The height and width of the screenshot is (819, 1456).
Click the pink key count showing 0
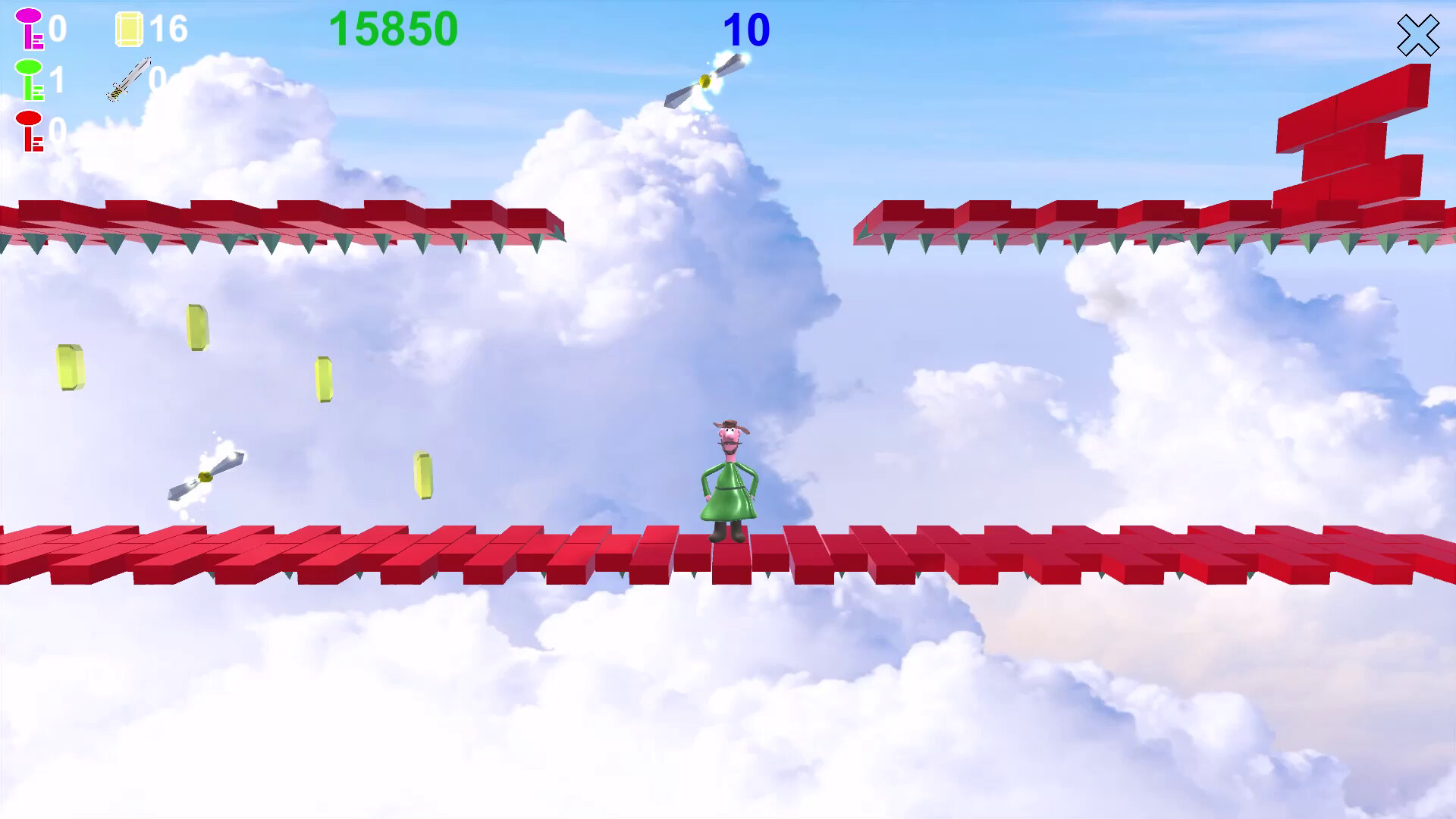pyautogui.click(x=59, y=30)
